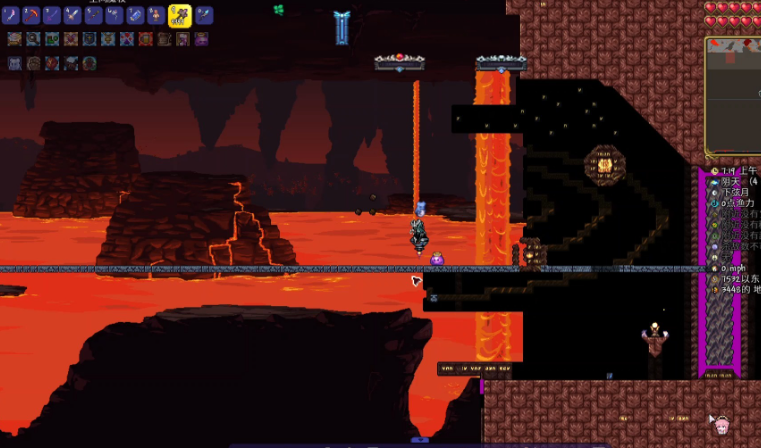Select the pale pink sword in hotbar slot 1
761x448 pixels.
point(13,15)
